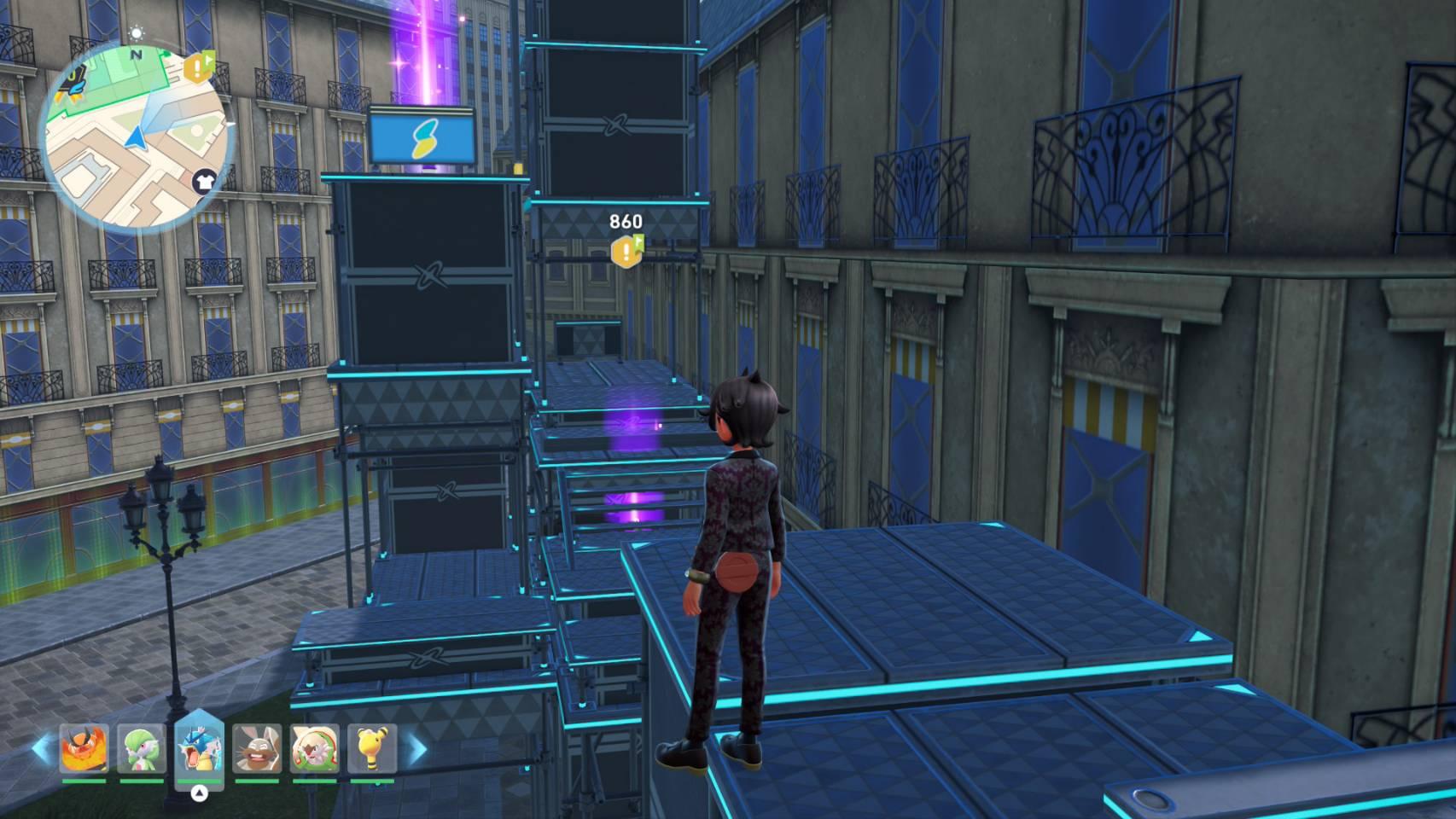Screen dimensions: 1456x819
Task: Switch to Diggersby in the party bar
Action: (x=257, y=749)
